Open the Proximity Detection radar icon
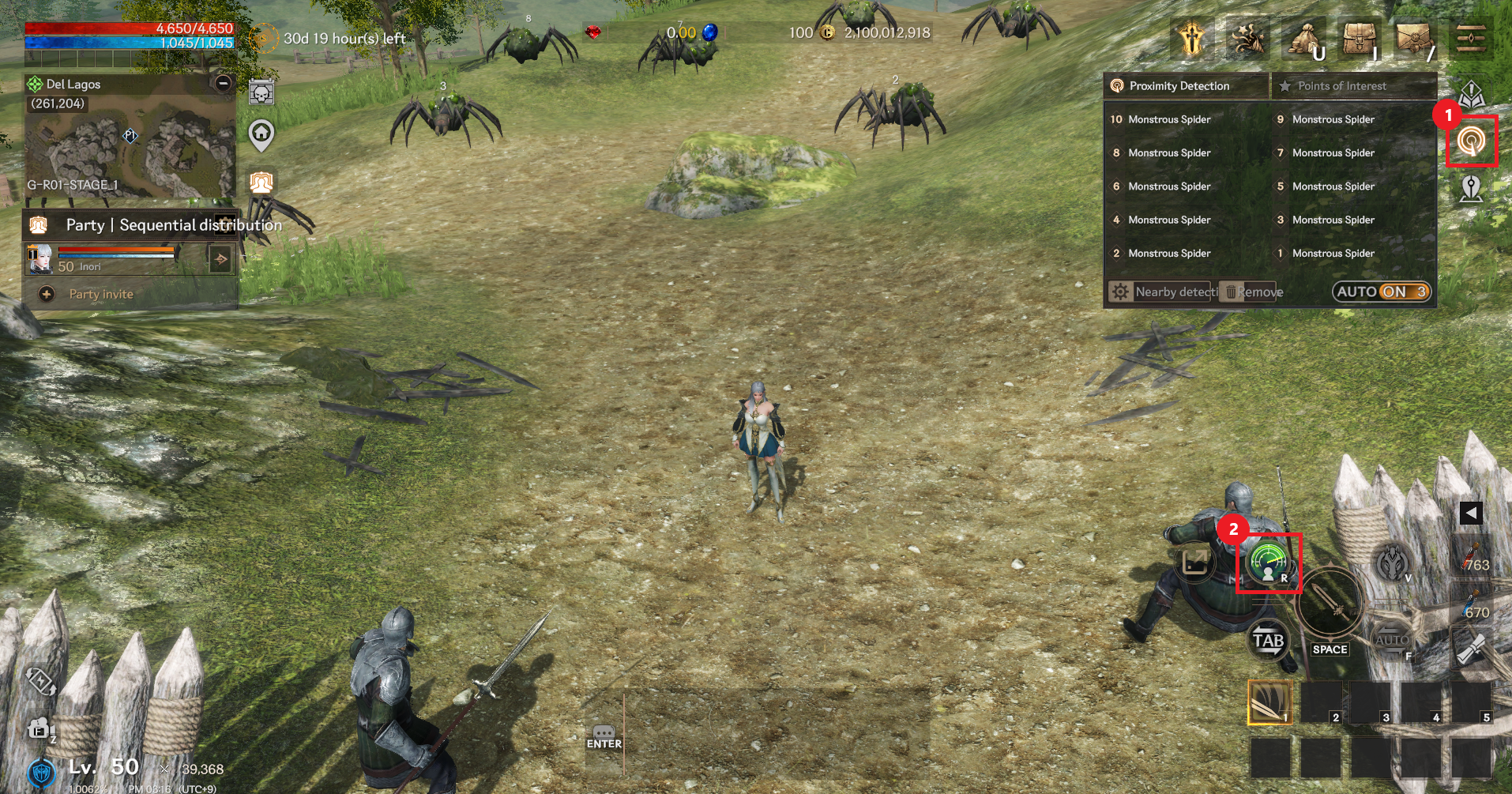The image size is (1512, 794). pos(1470,141)
